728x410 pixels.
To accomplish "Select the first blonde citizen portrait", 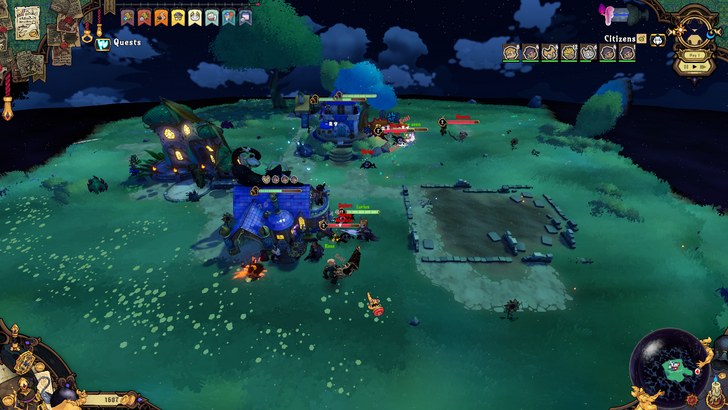I will pos(511,53).
